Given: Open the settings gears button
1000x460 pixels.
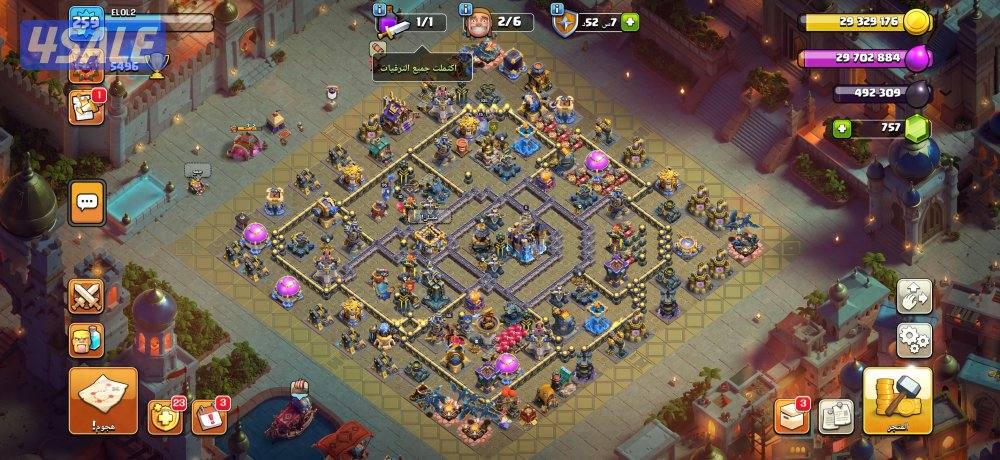Looking at the screenshot, I should coord(914,340).
